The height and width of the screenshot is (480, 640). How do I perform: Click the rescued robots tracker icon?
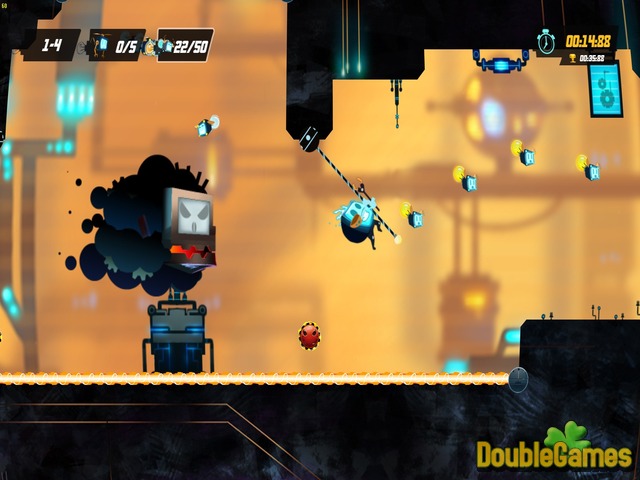click(x=101, y=46)
